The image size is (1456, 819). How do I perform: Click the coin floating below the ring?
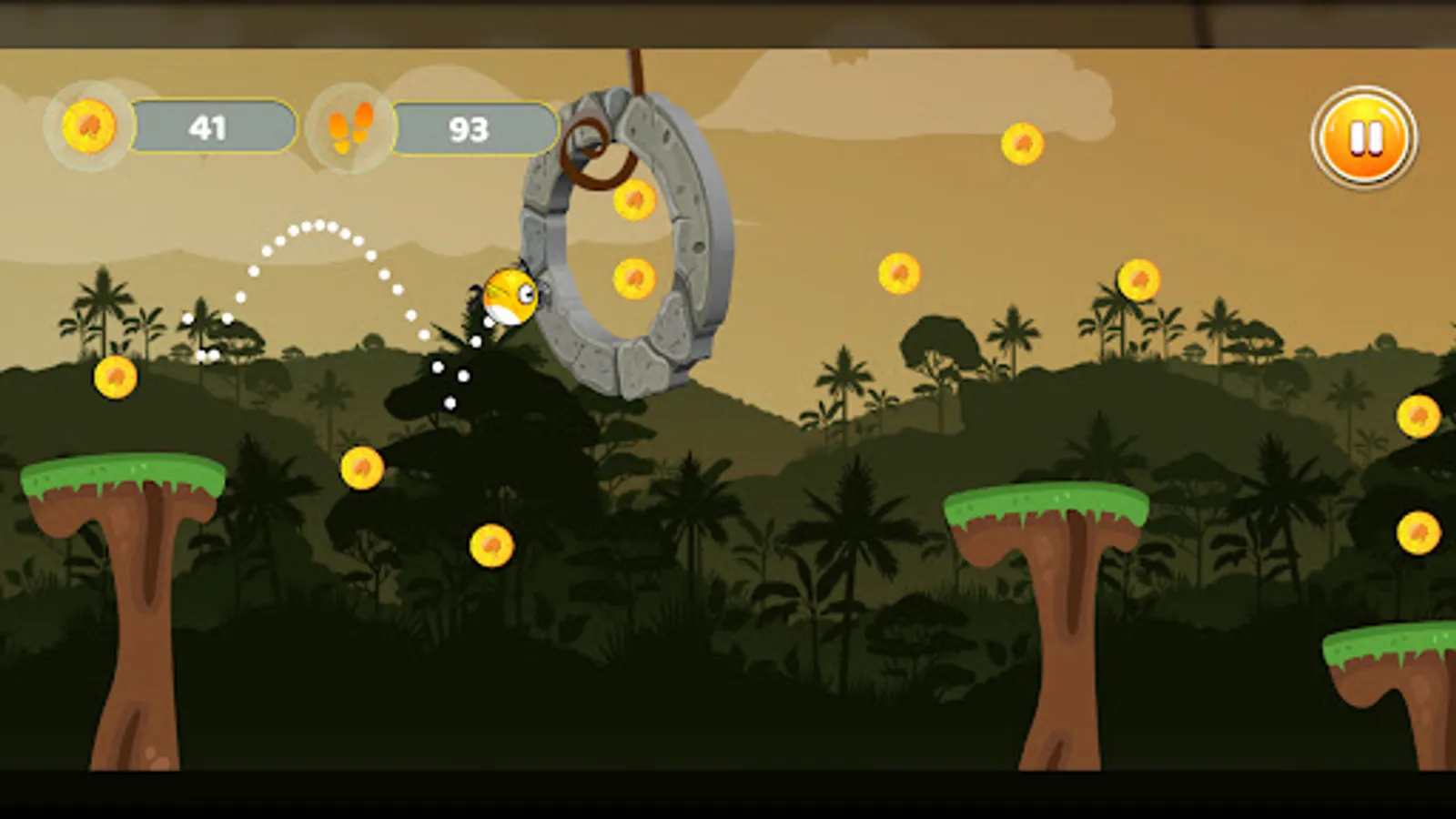634,276
